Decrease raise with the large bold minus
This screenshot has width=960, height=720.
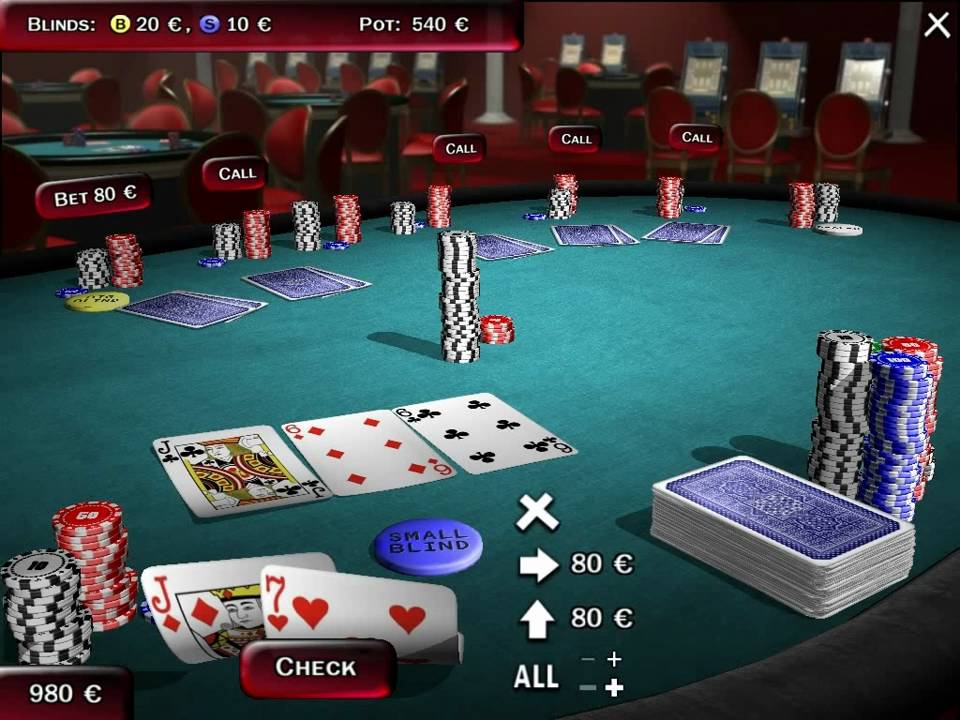pos(588,688)
